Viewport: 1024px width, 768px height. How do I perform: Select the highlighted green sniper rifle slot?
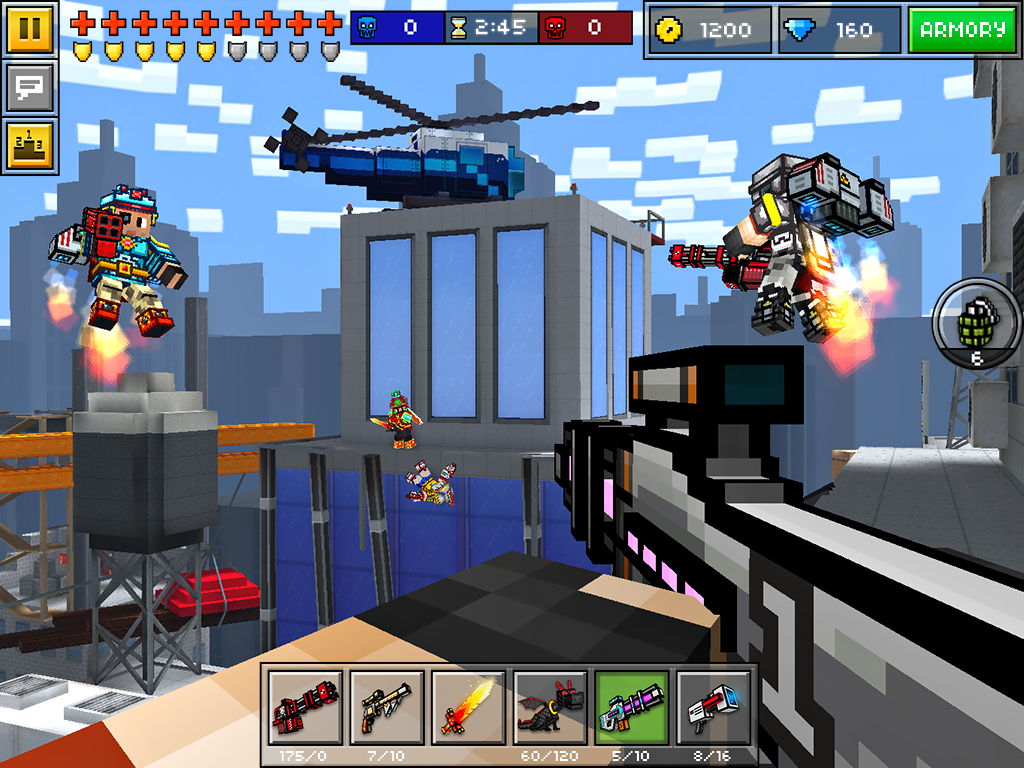click(632, 706)
